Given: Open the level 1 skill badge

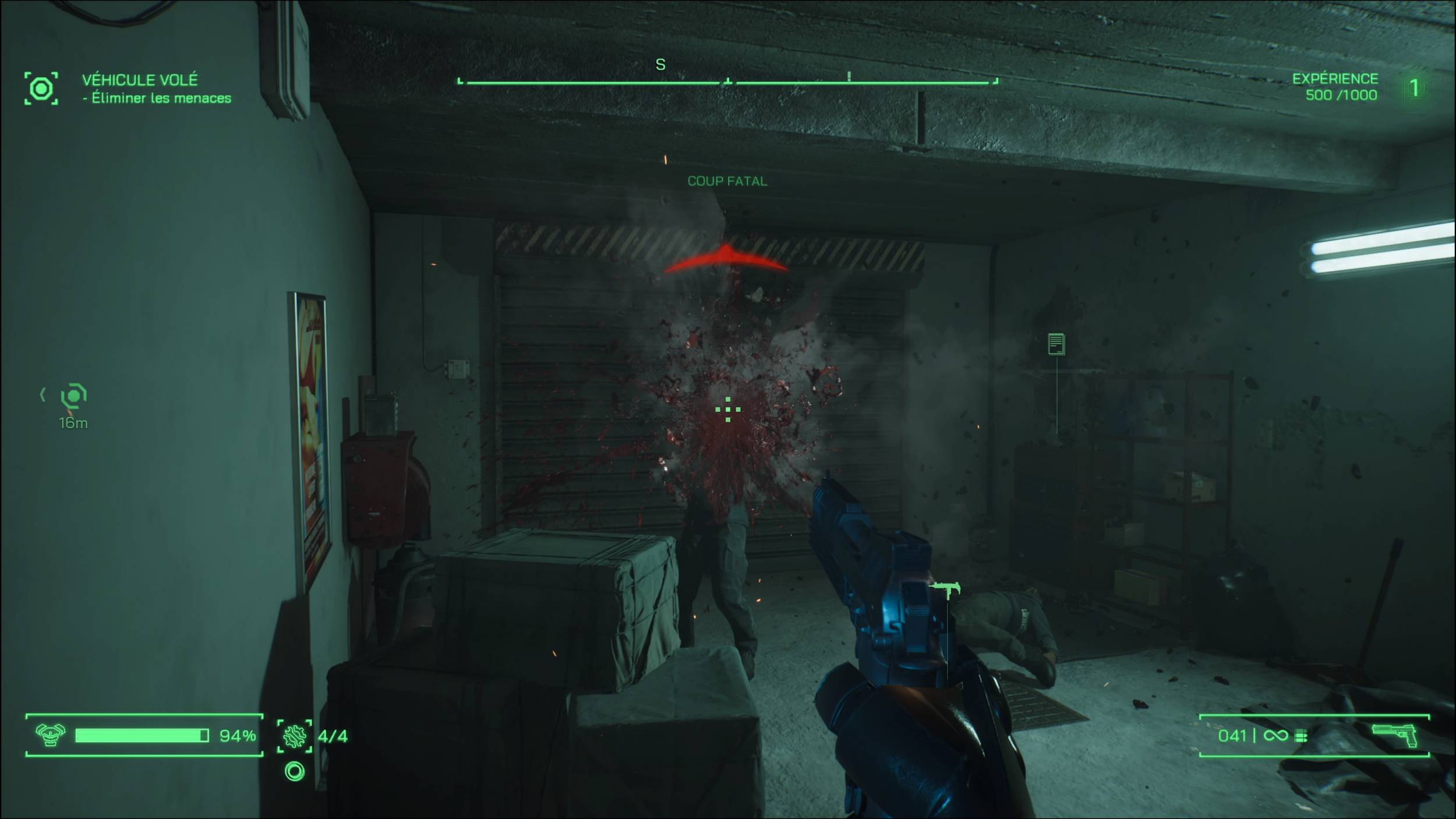Looking at the screenshot, I should point(1413,89).
